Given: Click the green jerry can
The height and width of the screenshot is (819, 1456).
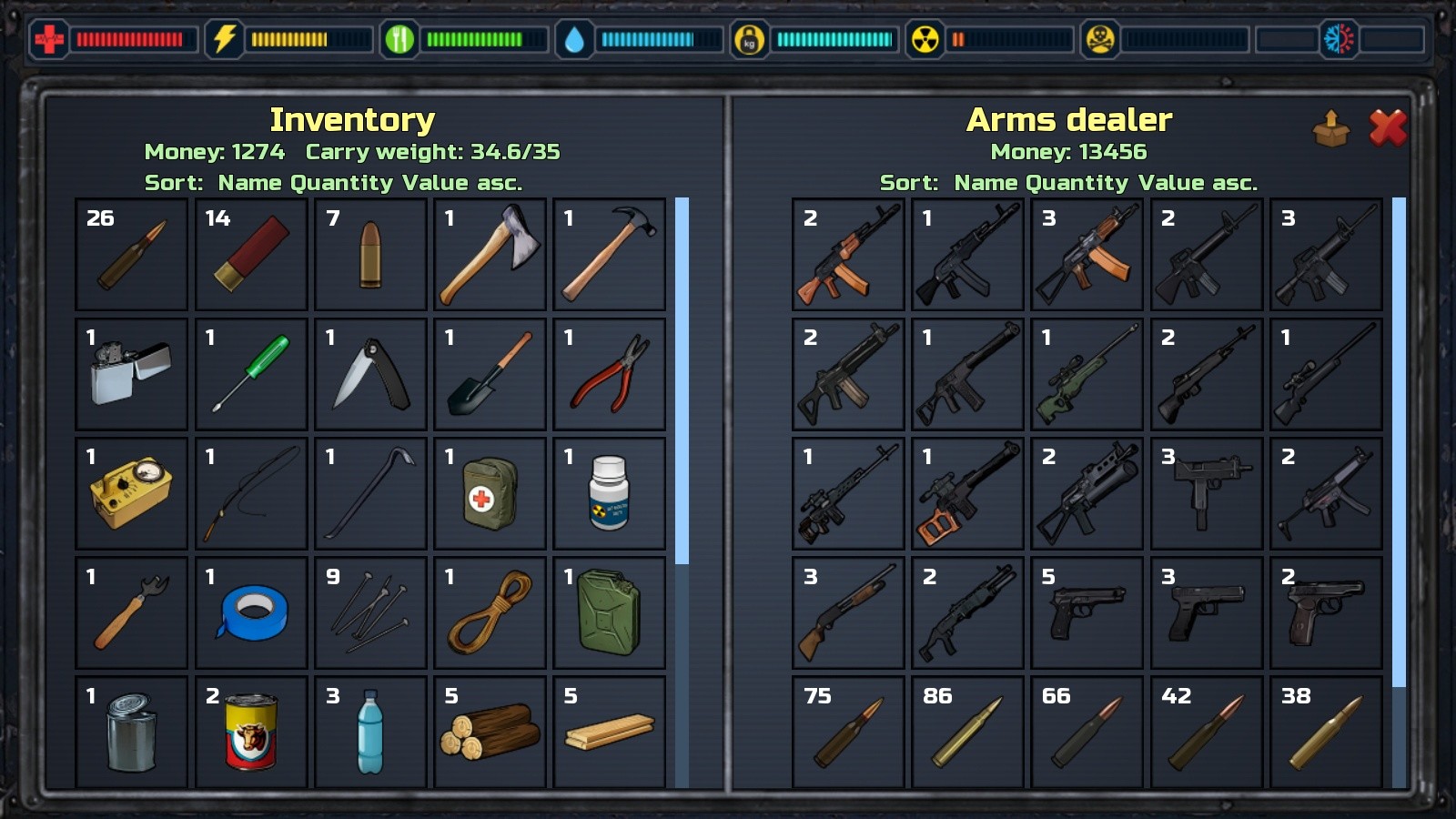Looking at the screenshot, I should pos(610,612).
